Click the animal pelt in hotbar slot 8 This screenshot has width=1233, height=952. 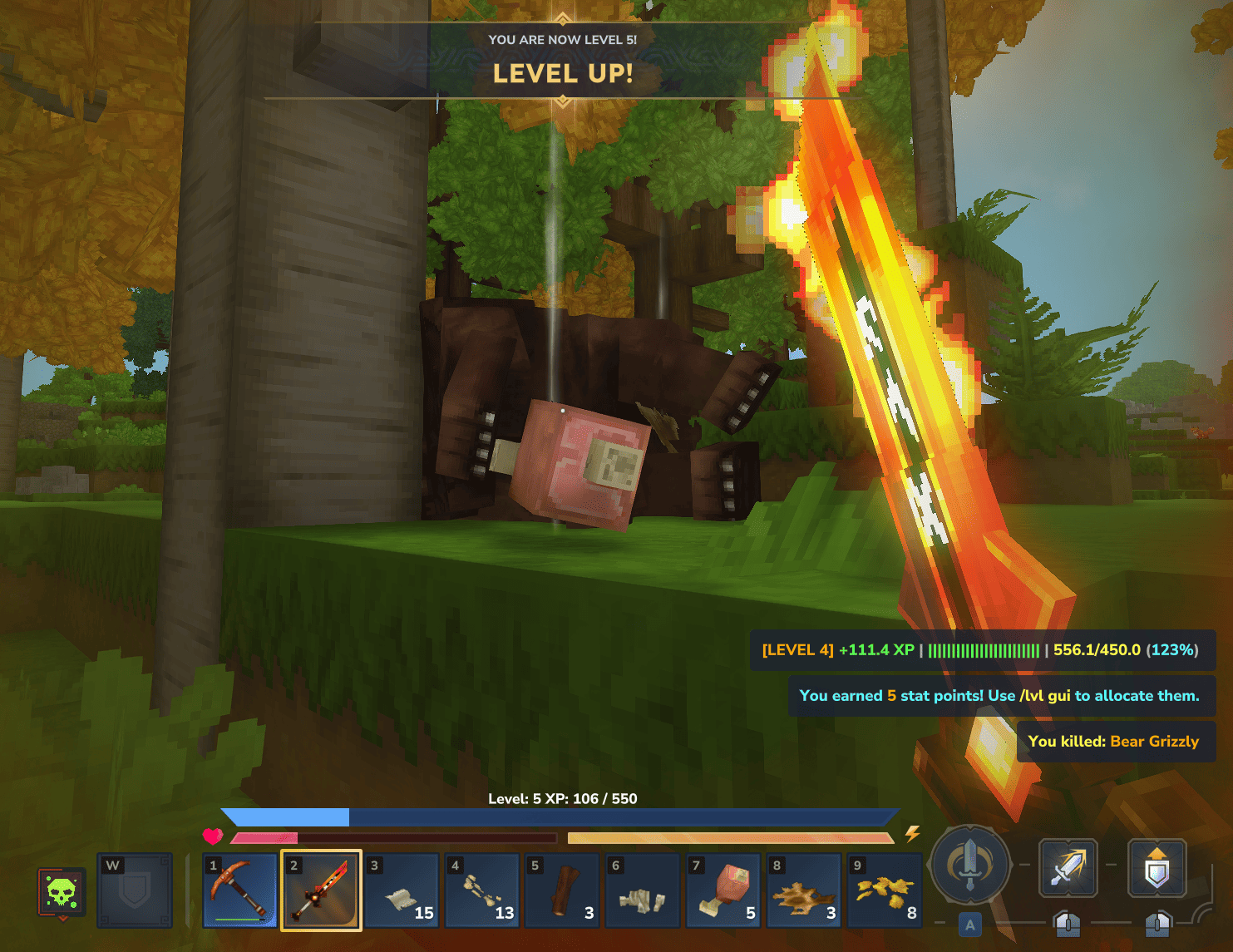pos(804,891)
